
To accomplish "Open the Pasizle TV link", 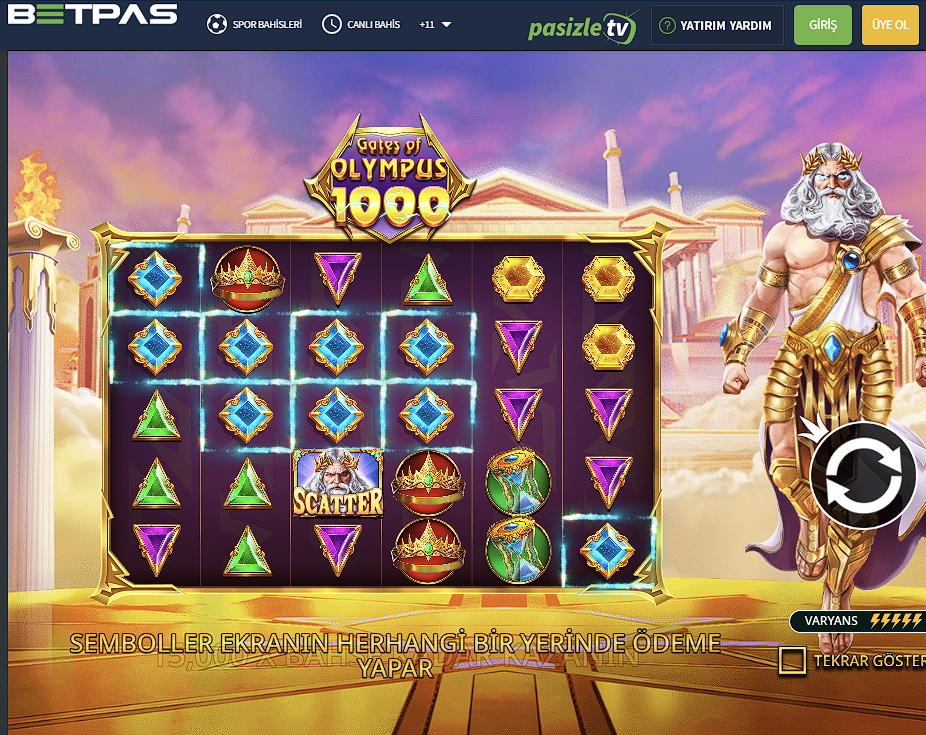I will pos(583,27).
